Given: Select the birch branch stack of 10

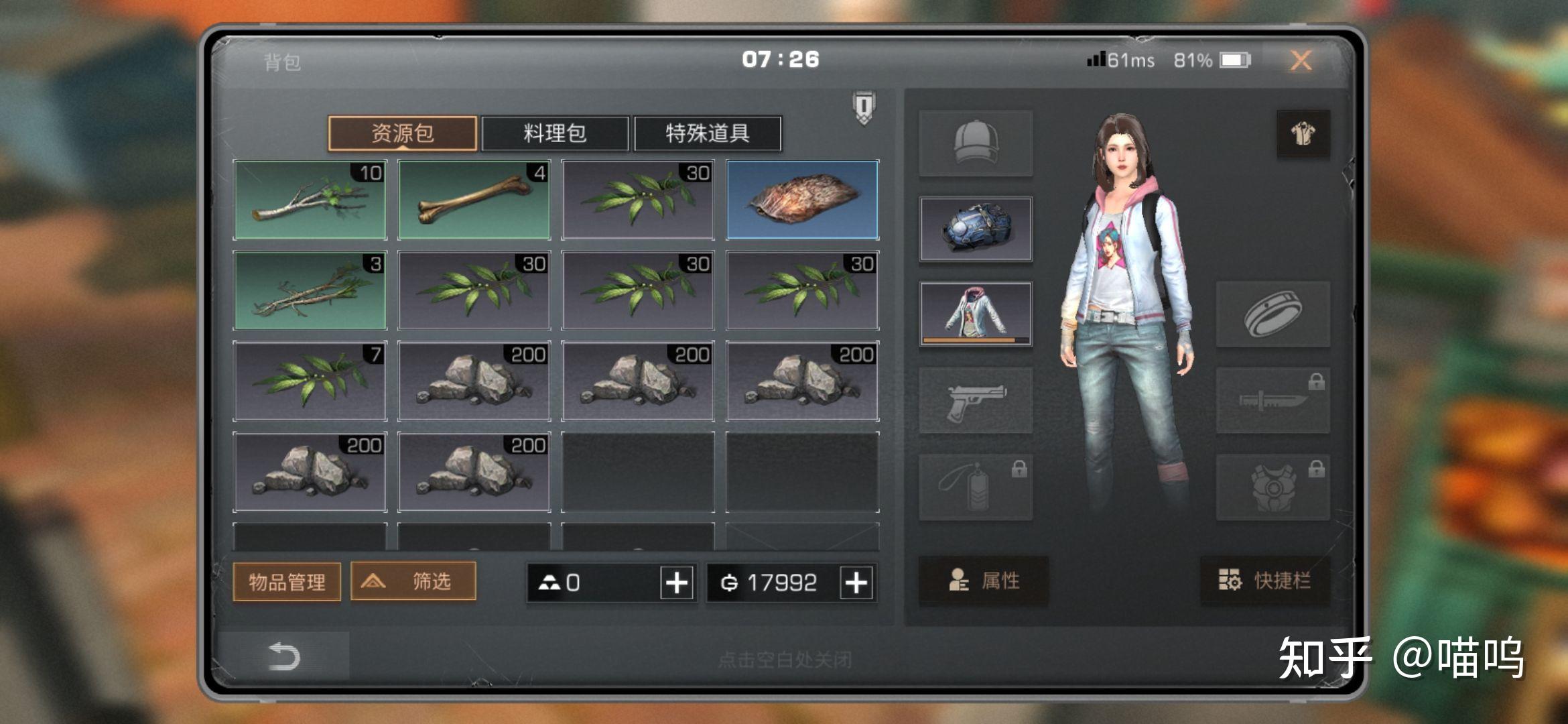Looking at the screenshot, I should 310,200.
